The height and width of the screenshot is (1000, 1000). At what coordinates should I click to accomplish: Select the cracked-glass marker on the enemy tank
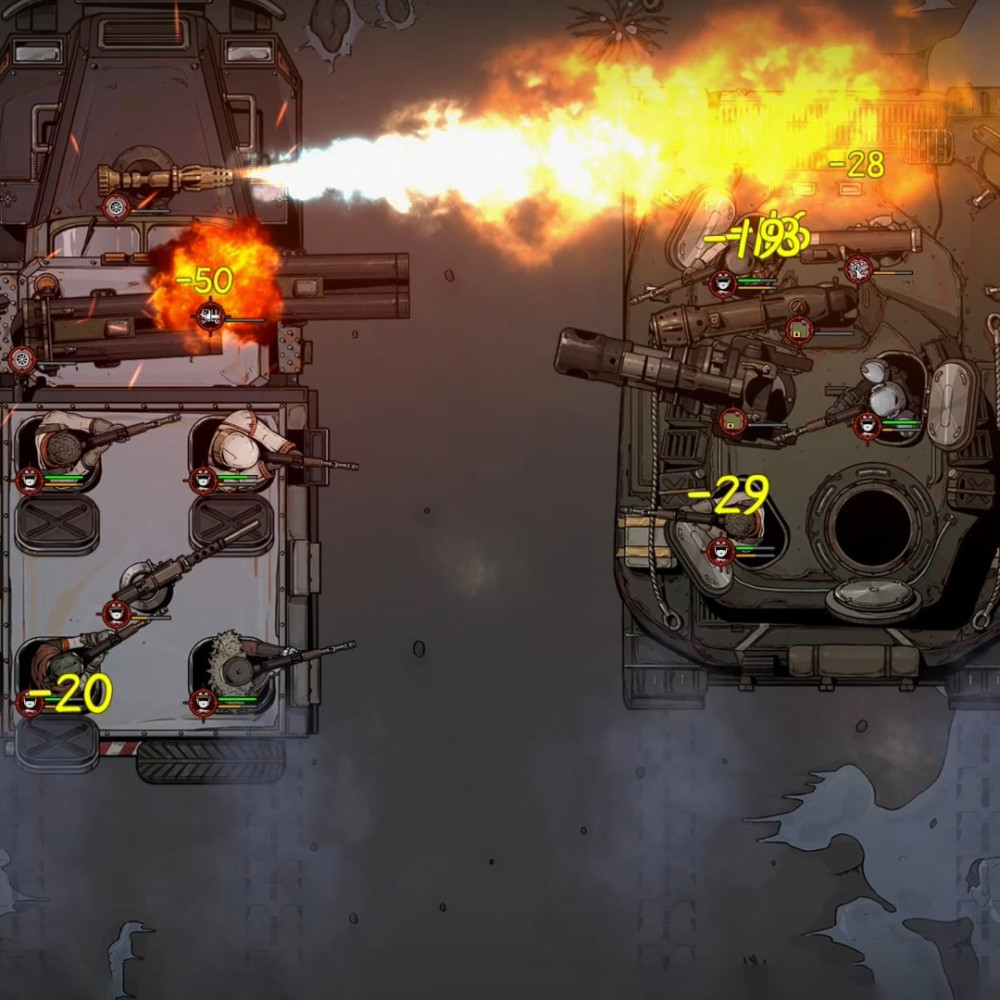(858, 268)
